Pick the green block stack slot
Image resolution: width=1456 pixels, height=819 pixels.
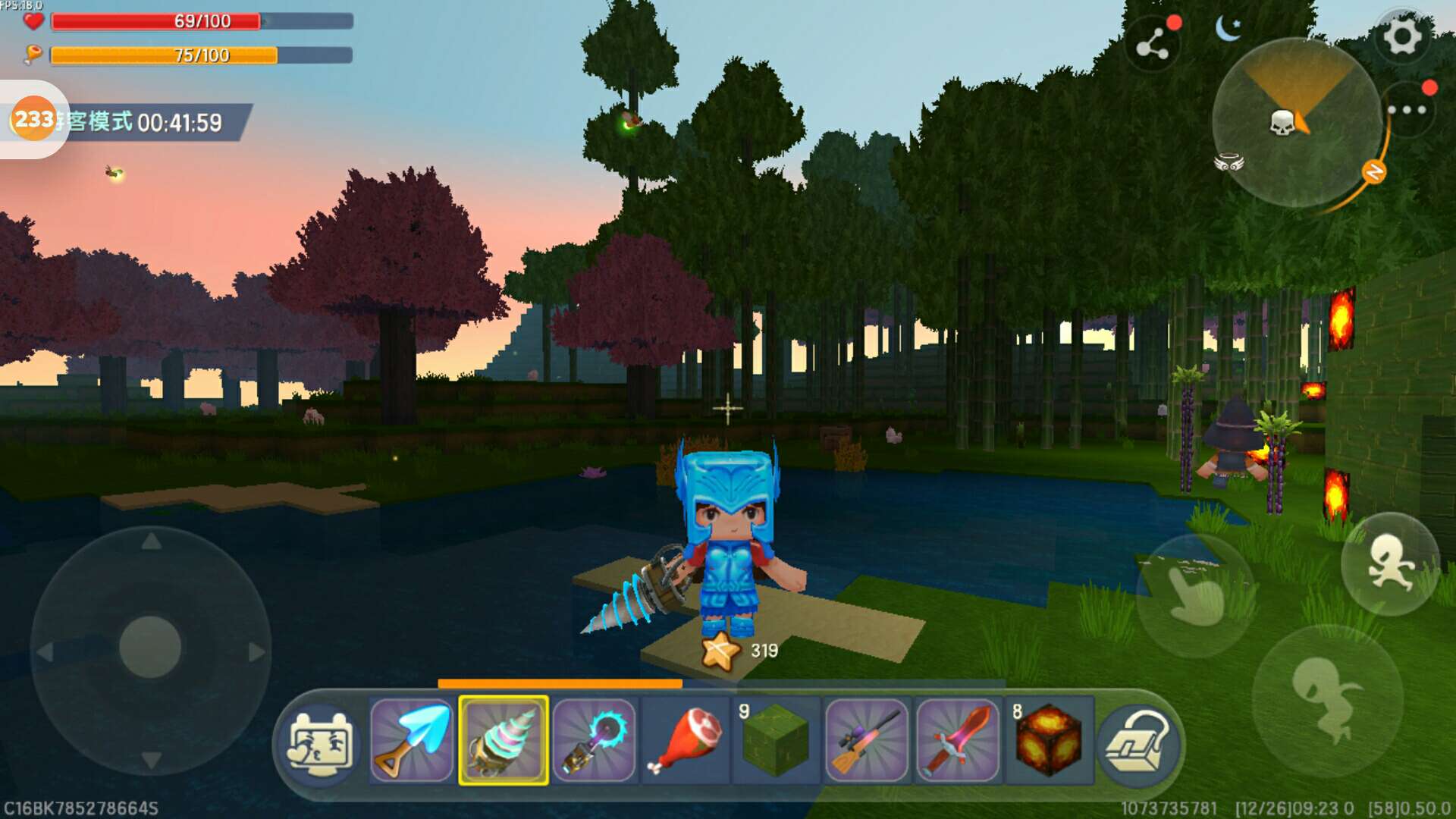pyautogui.click(x=776, y=740)
